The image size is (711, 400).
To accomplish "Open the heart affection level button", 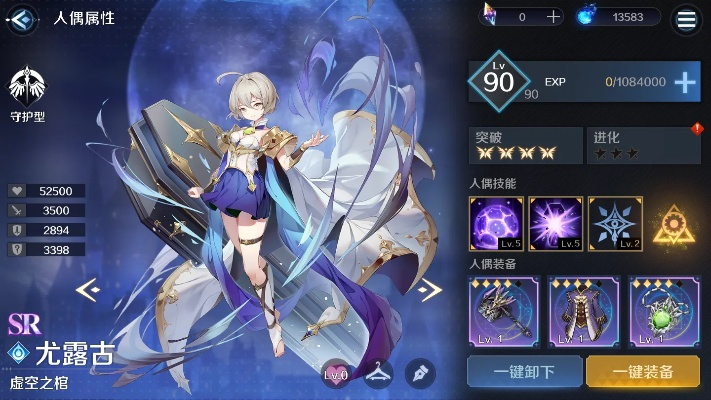I will [336, 374].
